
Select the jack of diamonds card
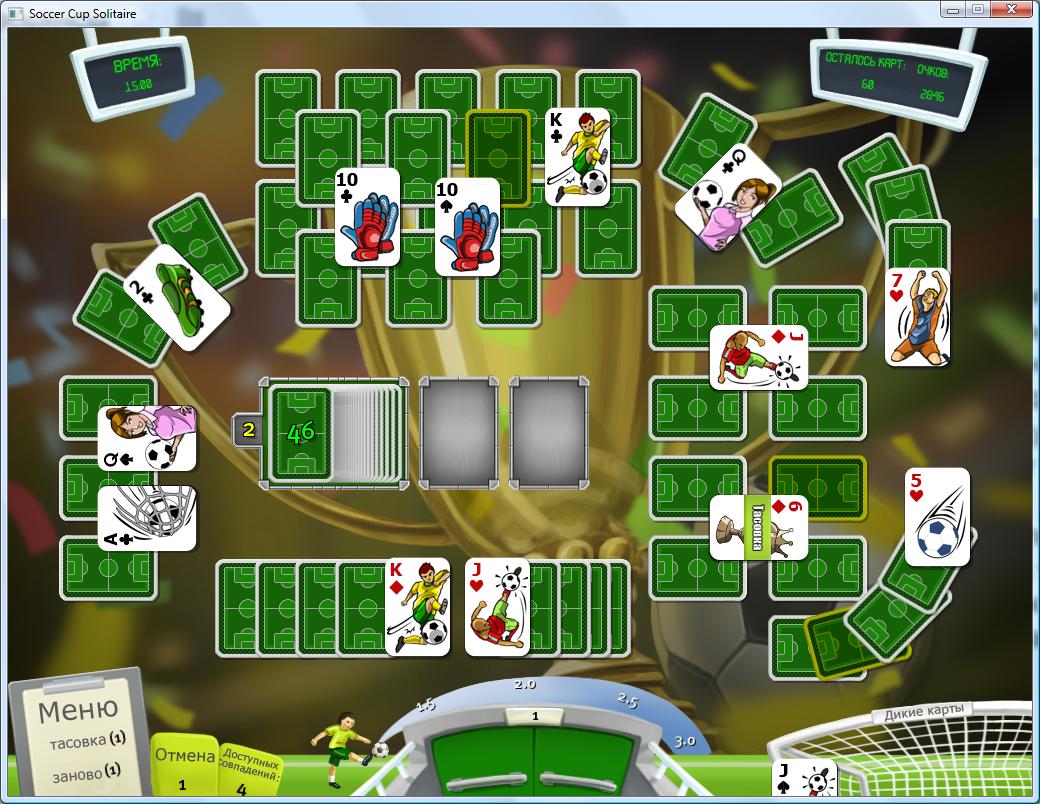point(758,357)
